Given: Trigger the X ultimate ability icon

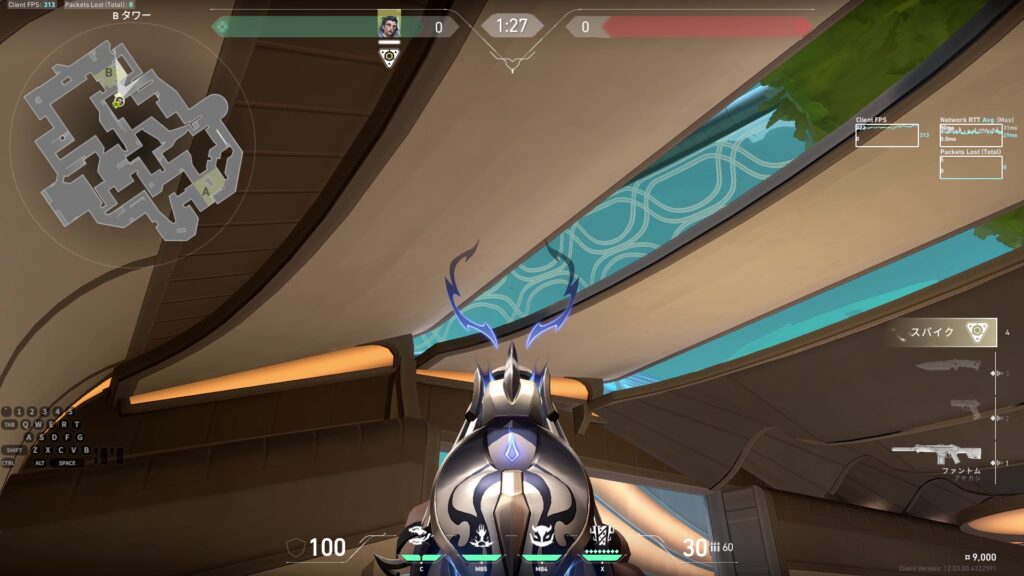Looking at the screenshot, I should (601, 535).
